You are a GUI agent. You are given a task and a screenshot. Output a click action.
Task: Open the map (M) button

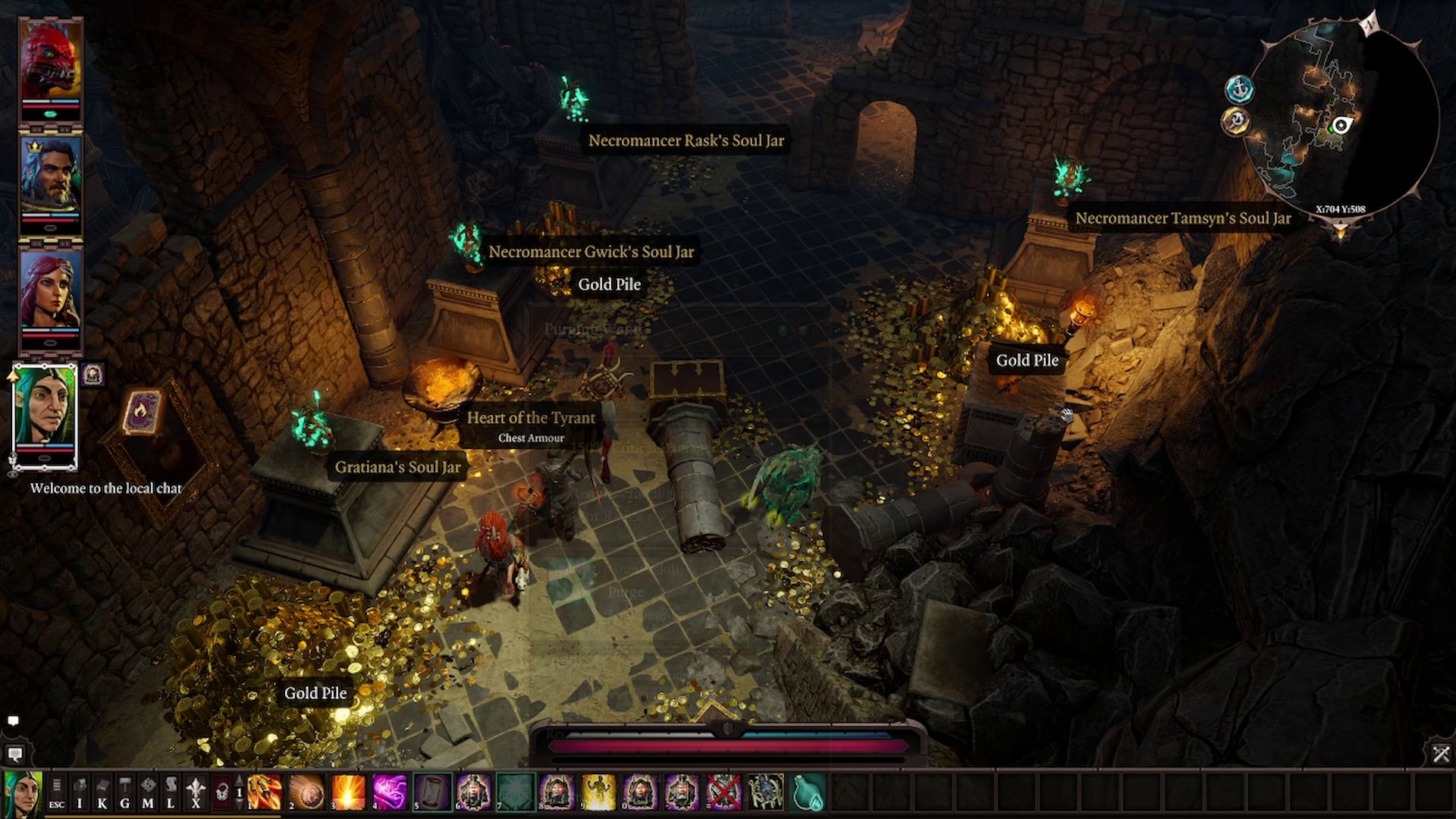pyautogui.click(x=148, y=793)
